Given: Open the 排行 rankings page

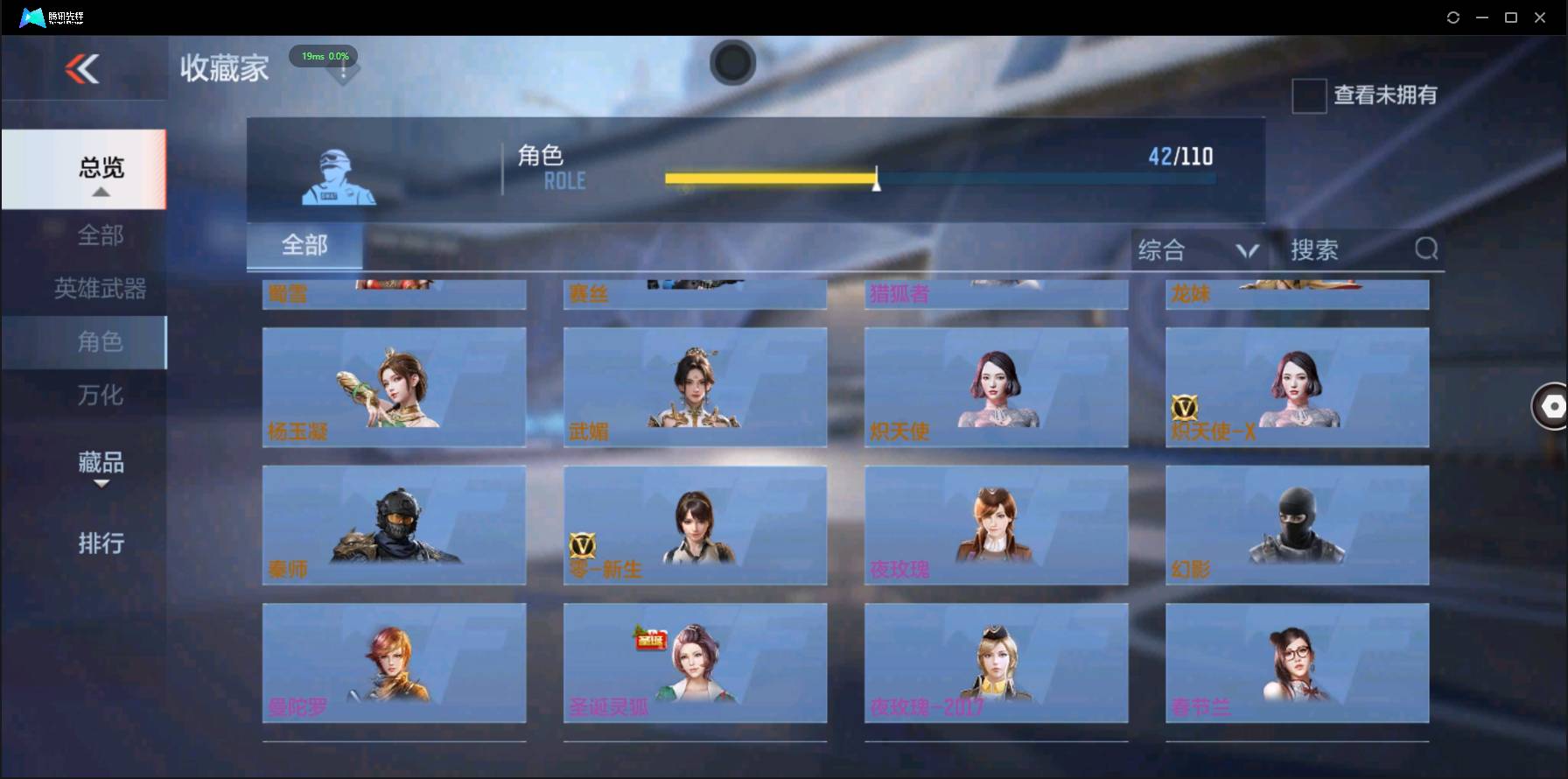Looking at the screenshot, I should 100,544.
